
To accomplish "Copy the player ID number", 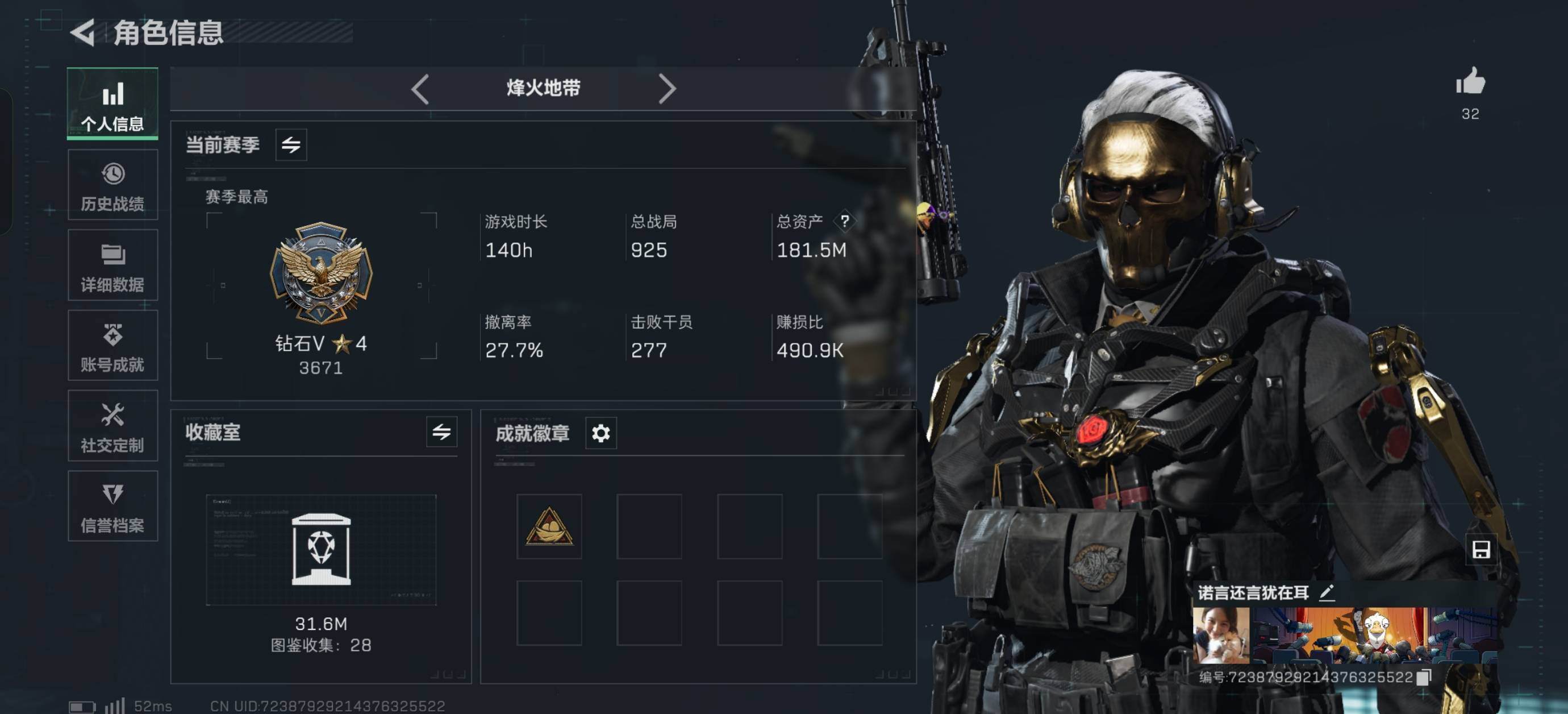I will [1424, 678].
